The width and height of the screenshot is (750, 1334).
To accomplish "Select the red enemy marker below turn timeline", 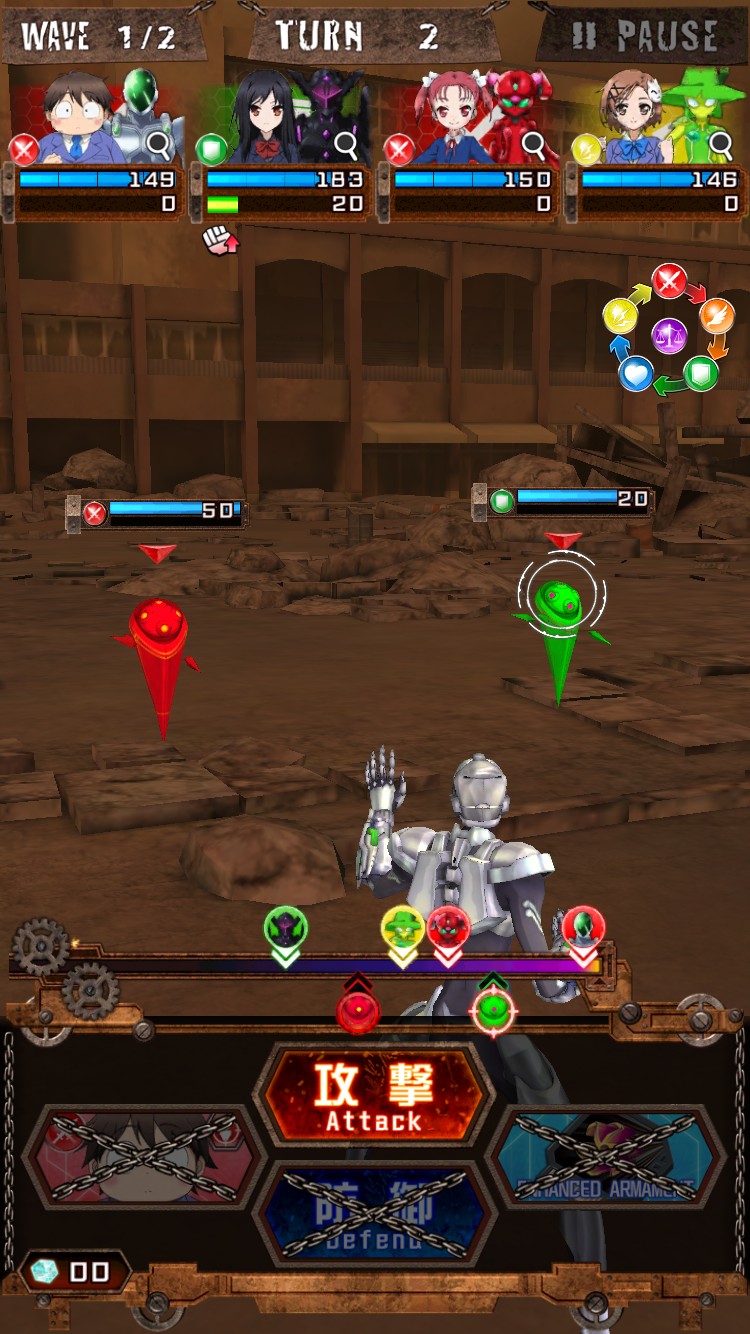I will [358, 1009].
